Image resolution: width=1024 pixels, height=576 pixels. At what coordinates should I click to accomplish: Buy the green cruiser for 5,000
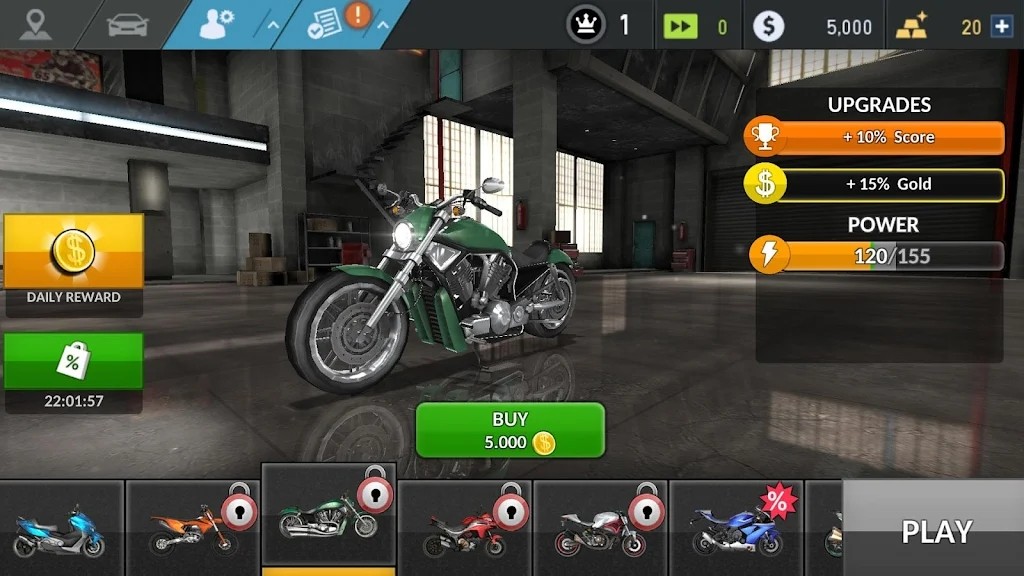[510, 430]
